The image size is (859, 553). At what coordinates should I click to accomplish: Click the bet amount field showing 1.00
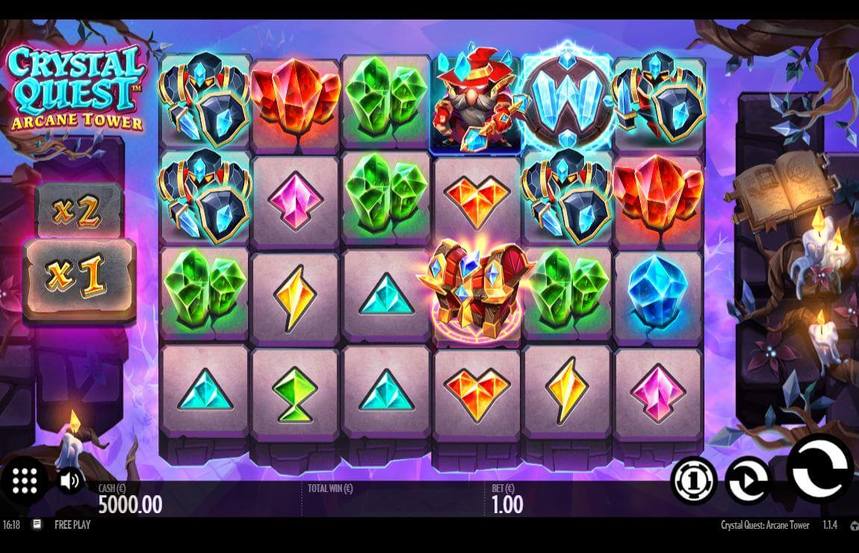click(x=507, y=504)
